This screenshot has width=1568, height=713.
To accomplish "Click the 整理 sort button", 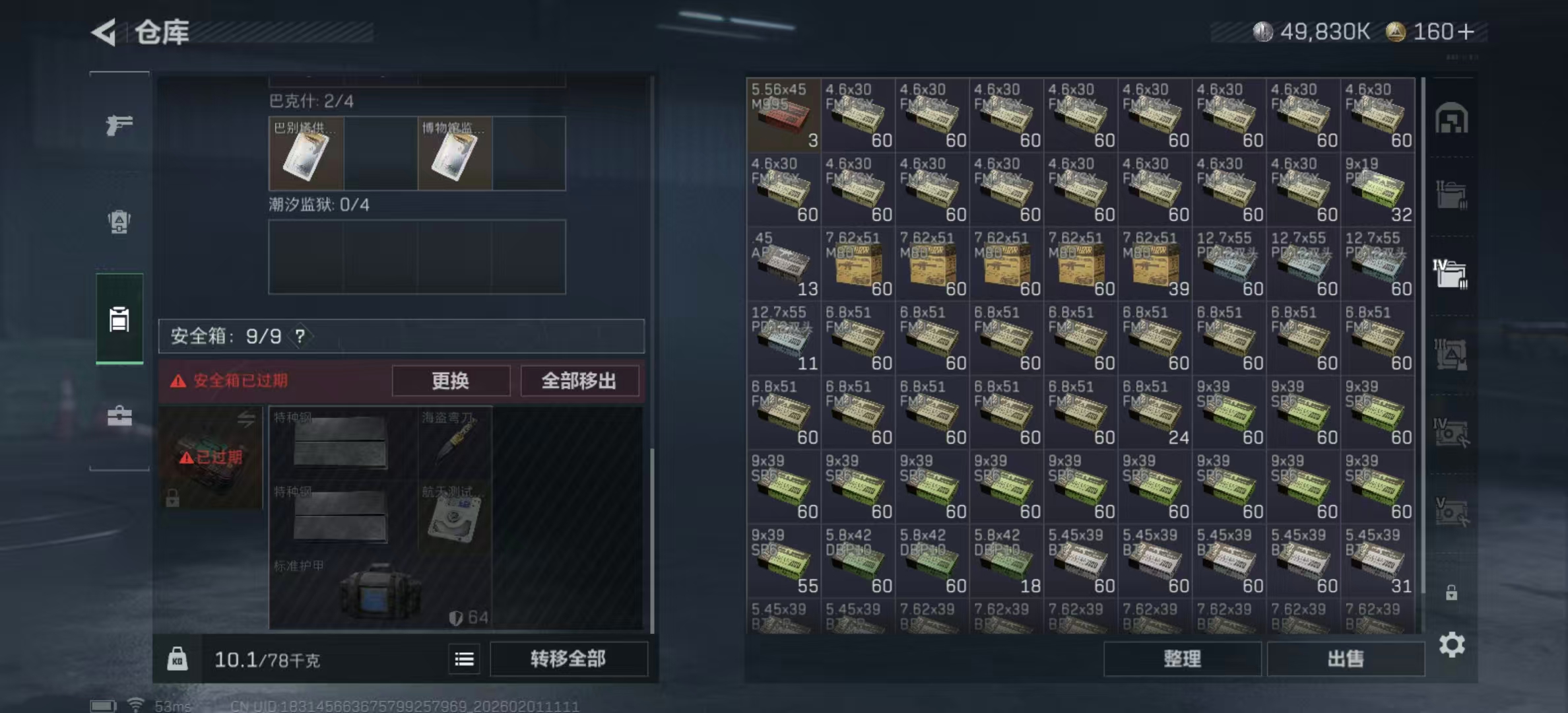I will (1183, 659).
